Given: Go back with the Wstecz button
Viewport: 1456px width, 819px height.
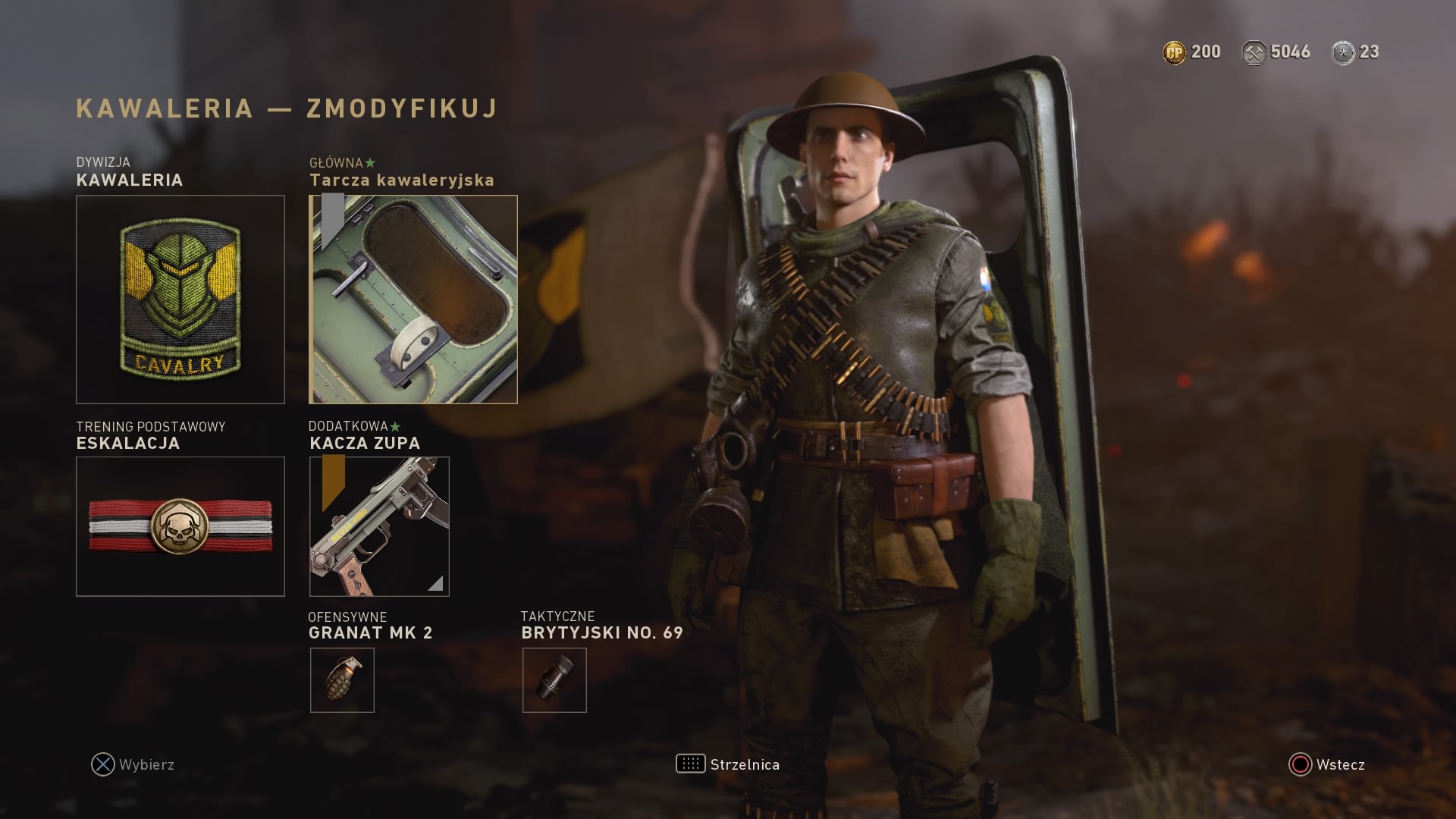Looking at the screenshot, I should [1327, 764].
